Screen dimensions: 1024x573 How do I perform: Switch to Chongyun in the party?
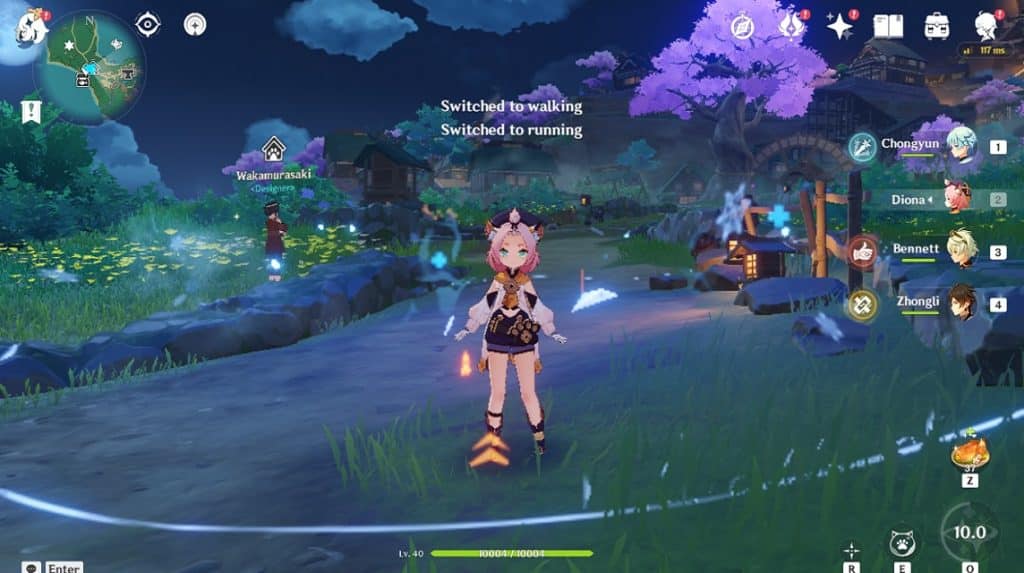click(961, 146)
